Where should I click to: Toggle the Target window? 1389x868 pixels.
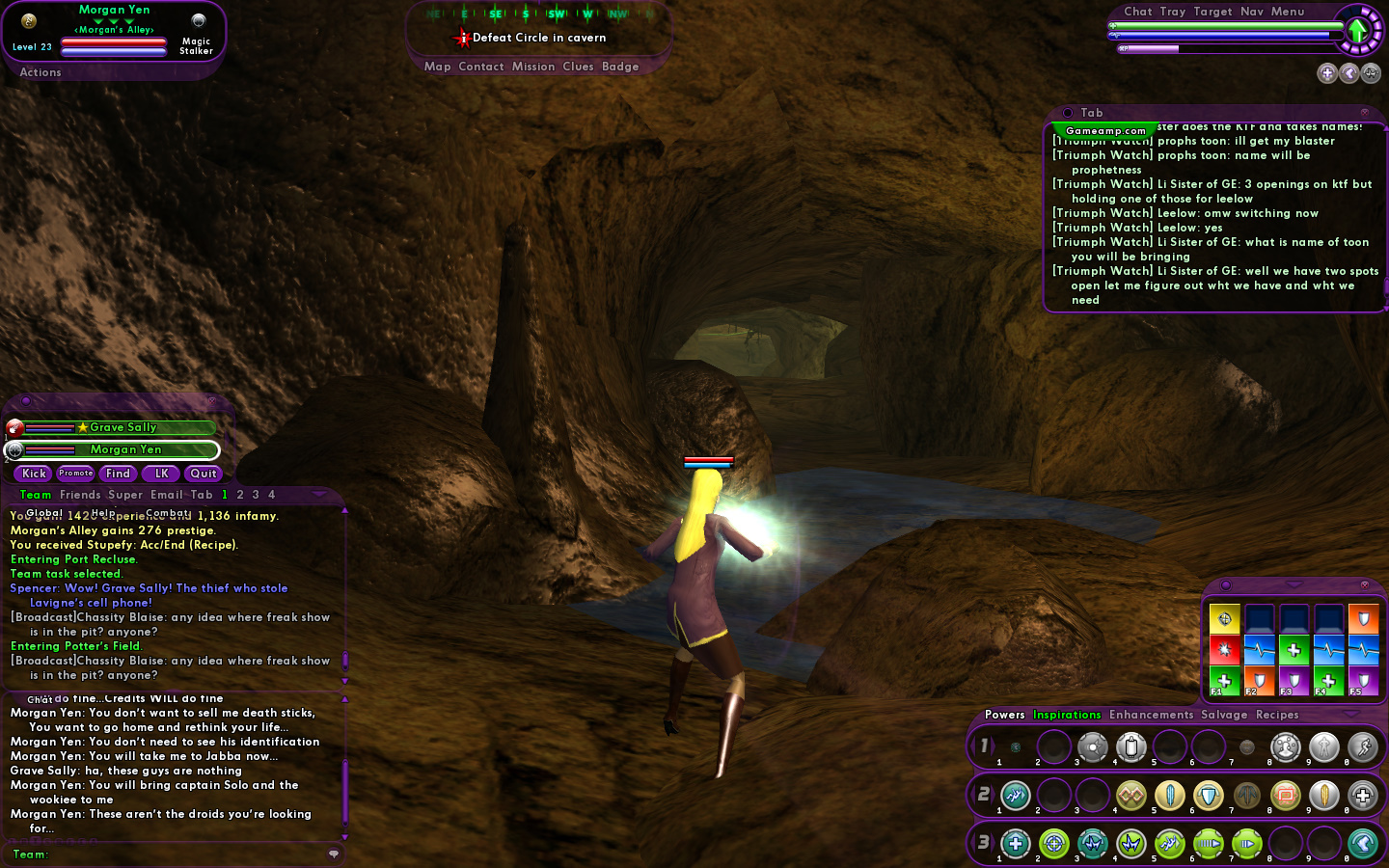point(1212,12)
